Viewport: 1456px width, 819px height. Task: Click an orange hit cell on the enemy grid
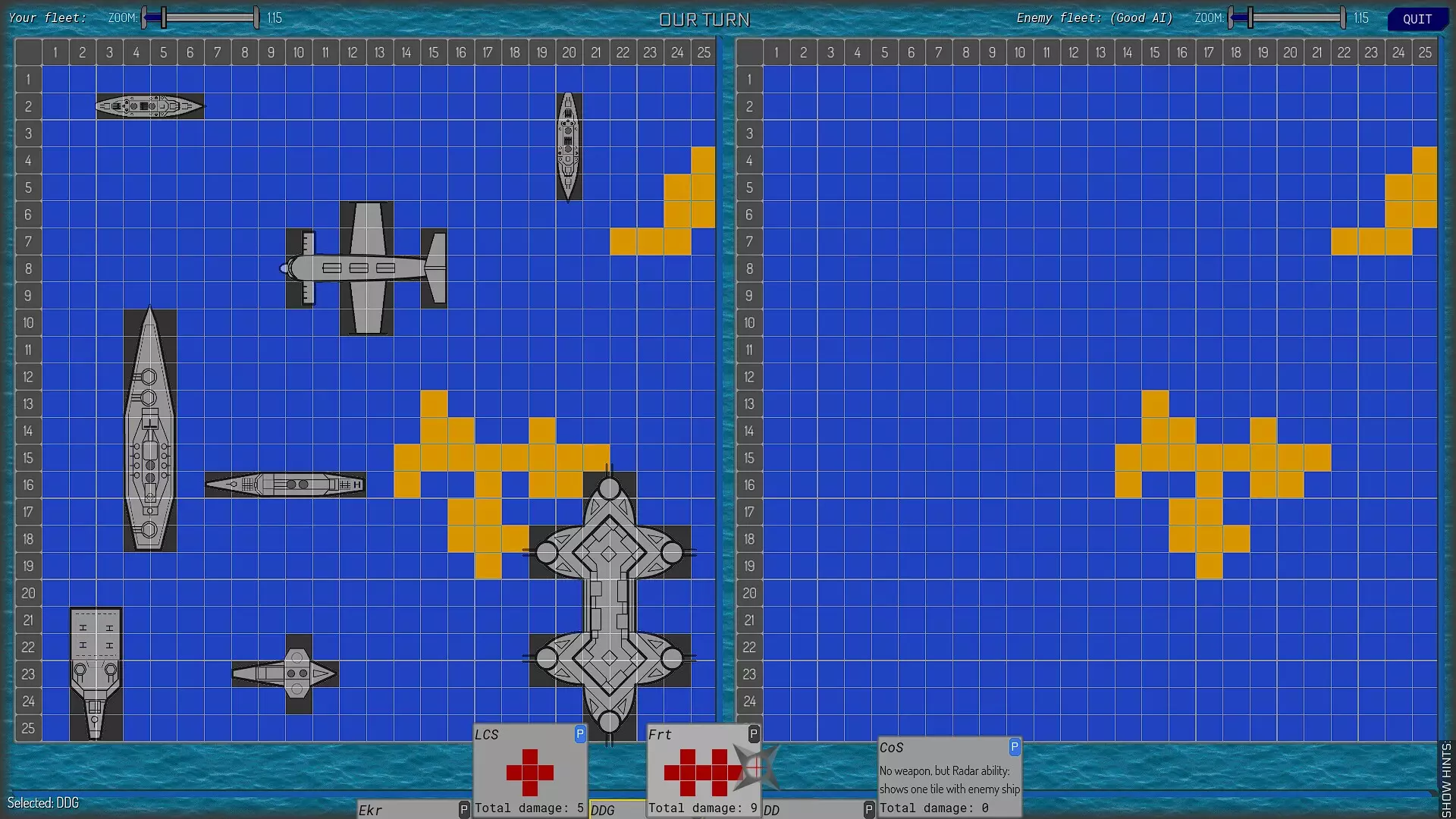(x=1154, y=457)
